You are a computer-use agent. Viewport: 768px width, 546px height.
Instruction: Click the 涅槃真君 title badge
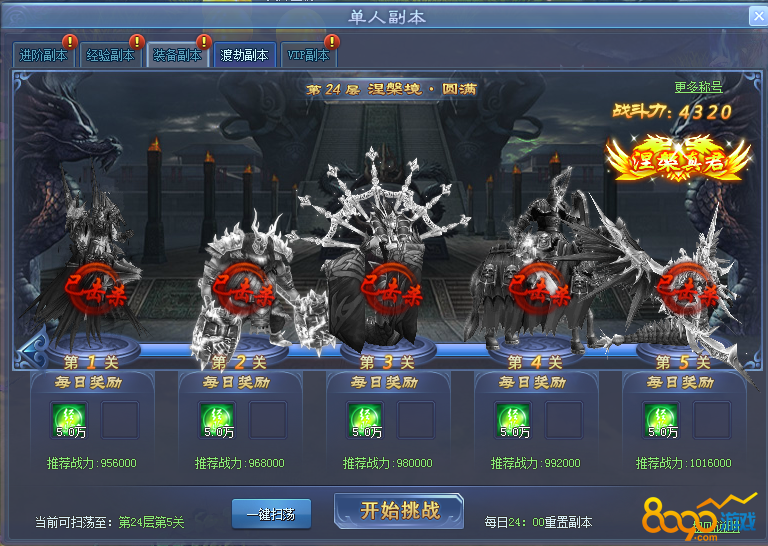pyautogui.click(x=678, y=160)
